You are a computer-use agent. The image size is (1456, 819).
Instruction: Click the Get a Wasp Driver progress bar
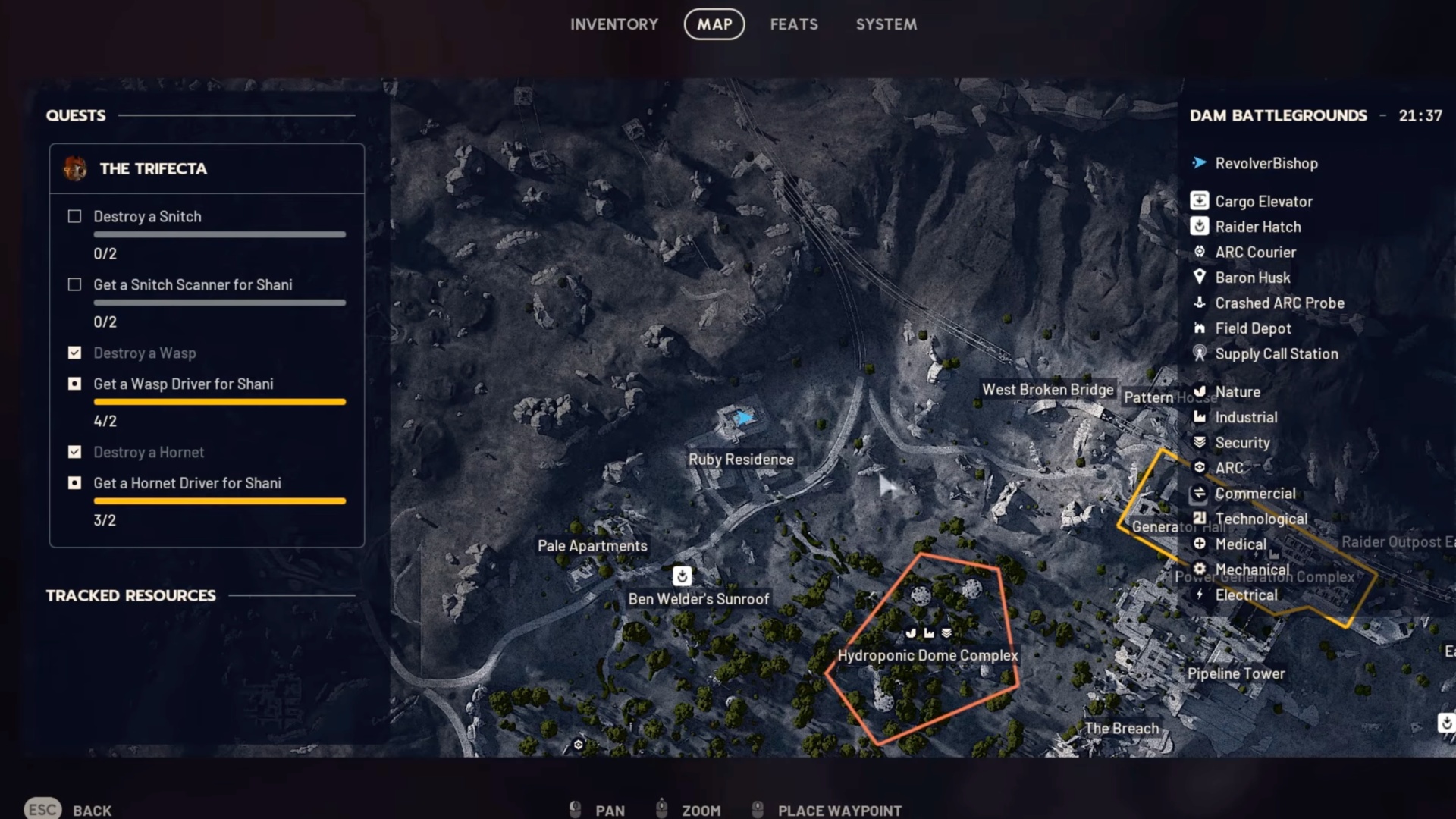tap(219, 401)
